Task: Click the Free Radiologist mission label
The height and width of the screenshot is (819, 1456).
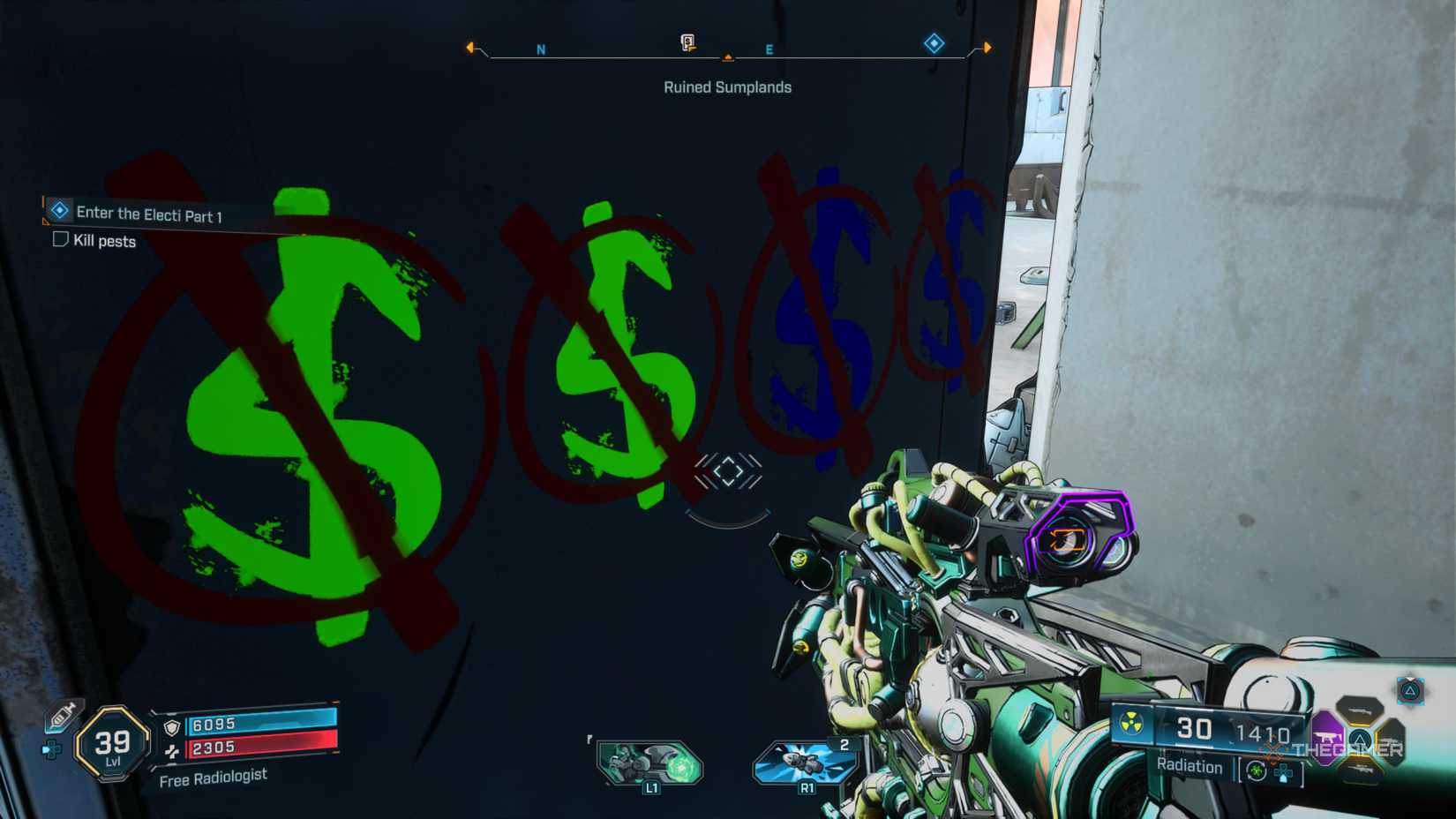Action: [x=214, y=778]
